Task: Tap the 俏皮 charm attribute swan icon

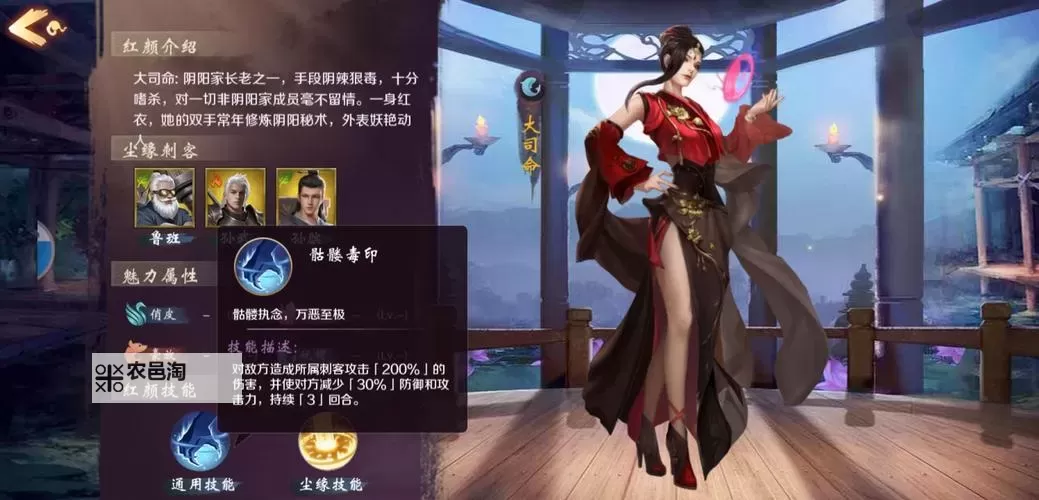Action: click(136, 313)
